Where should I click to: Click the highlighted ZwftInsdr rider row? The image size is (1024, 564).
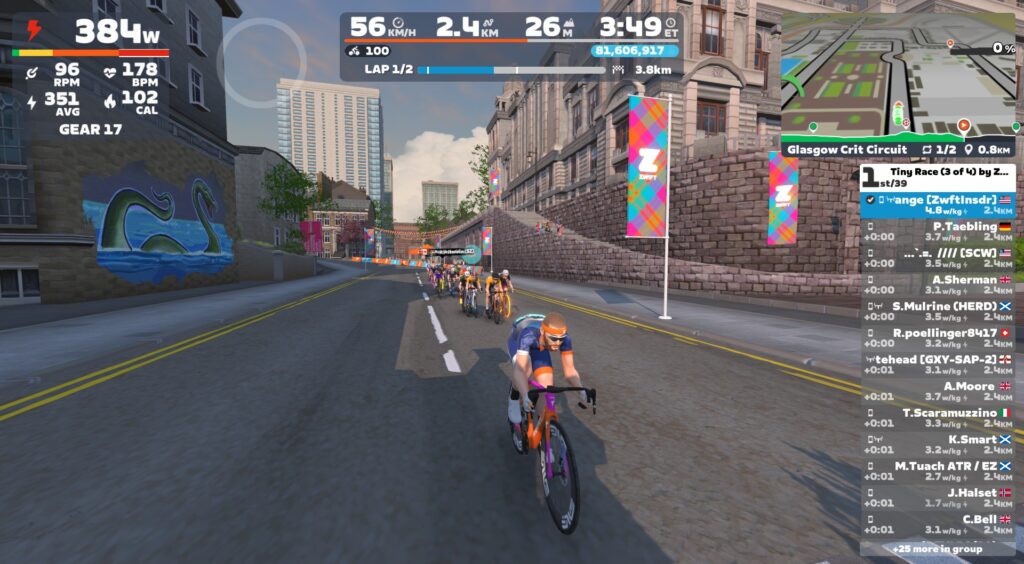pos(938,204)
